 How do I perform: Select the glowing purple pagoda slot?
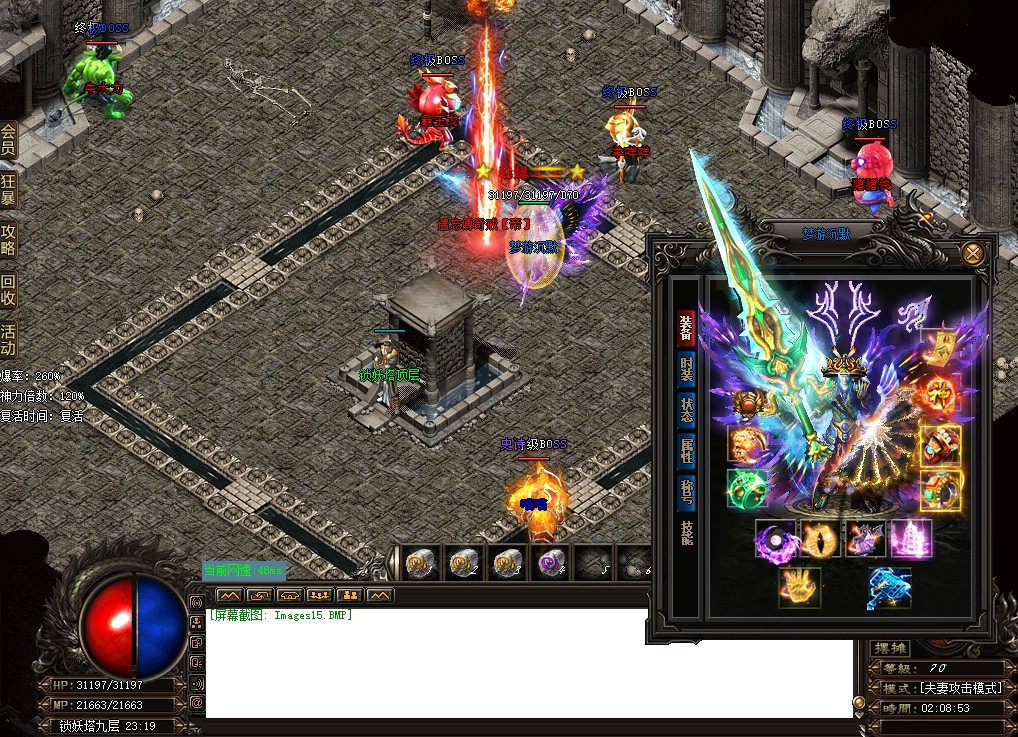(x=911, y=539)
